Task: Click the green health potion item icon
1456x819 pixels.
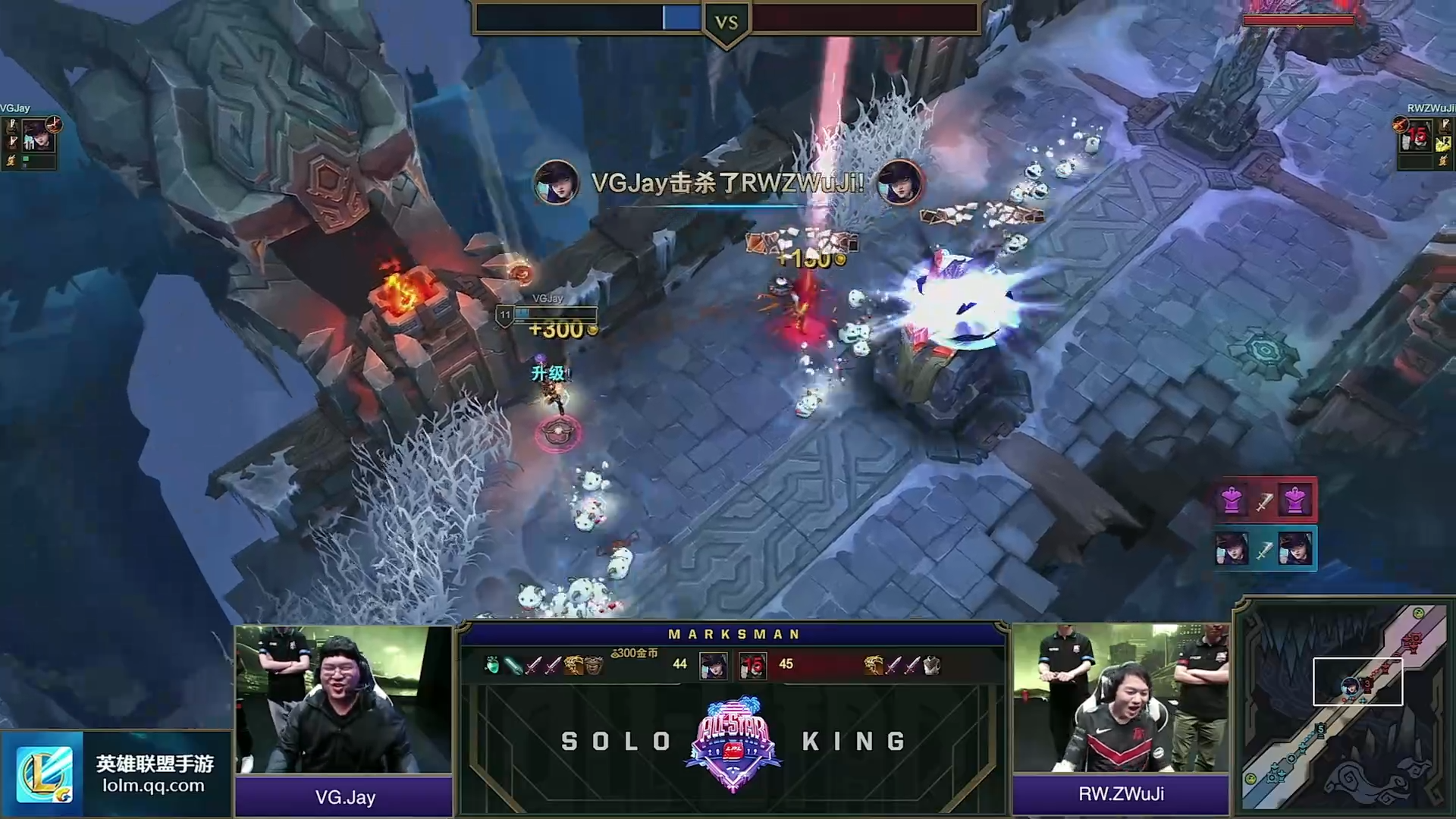Action: 492,665
